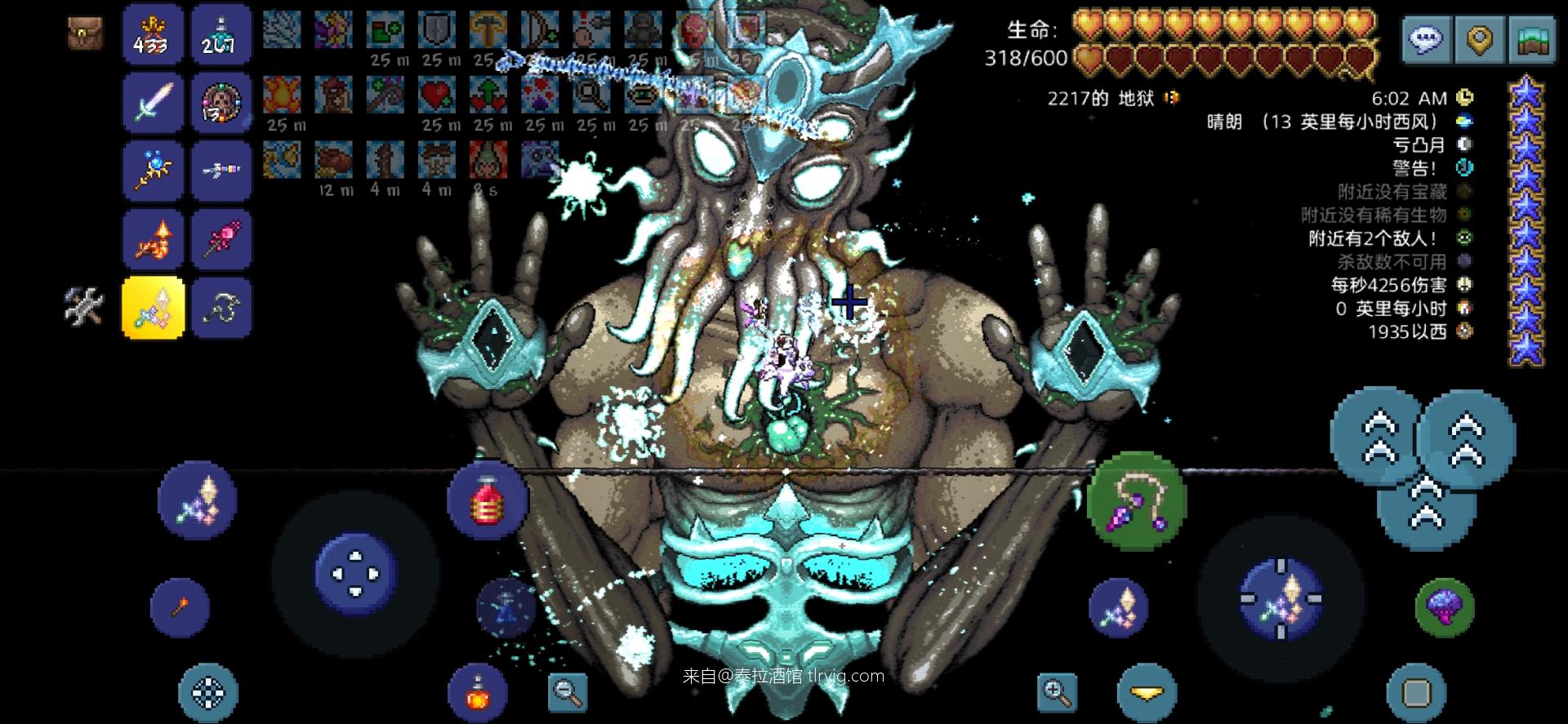Select the pink rose staff slot
The image size is (1568, 724).
(221, 238)
